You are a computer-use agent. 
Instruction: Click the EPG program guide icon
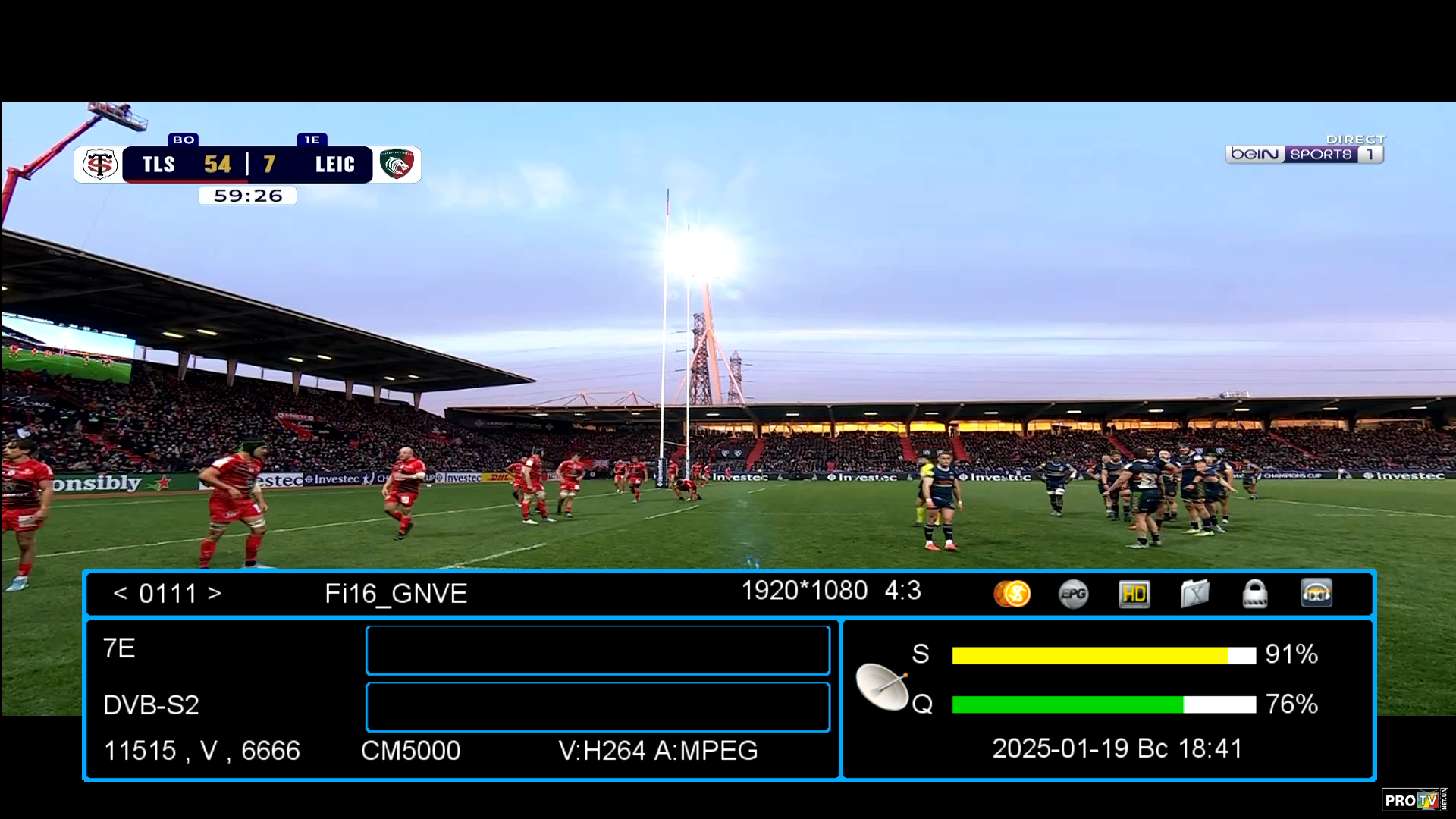pos(1073,594)
